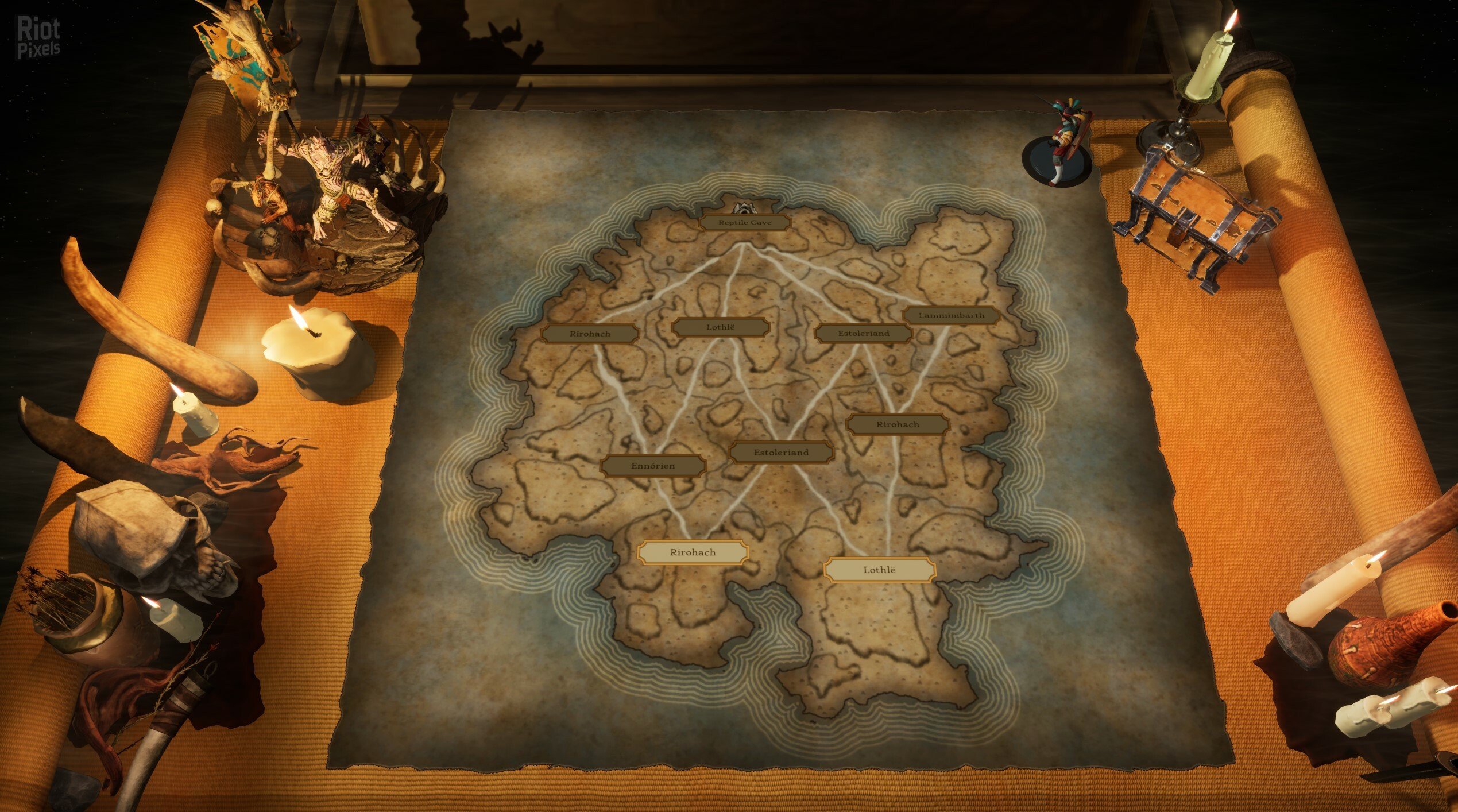Screen dimensions: 1458x812
Task: Select the Ennórien map location
Action: coord(652,466)
